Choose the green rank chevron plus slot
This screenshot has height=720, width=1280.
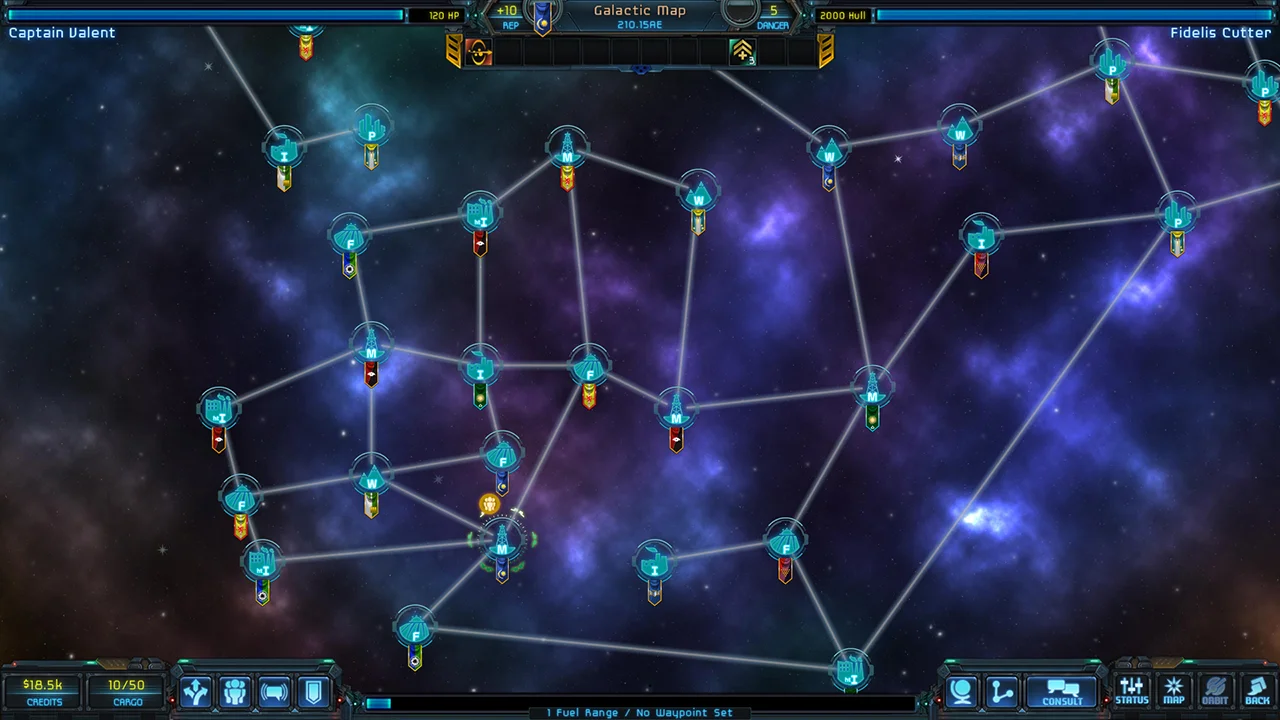click(743, 52)
